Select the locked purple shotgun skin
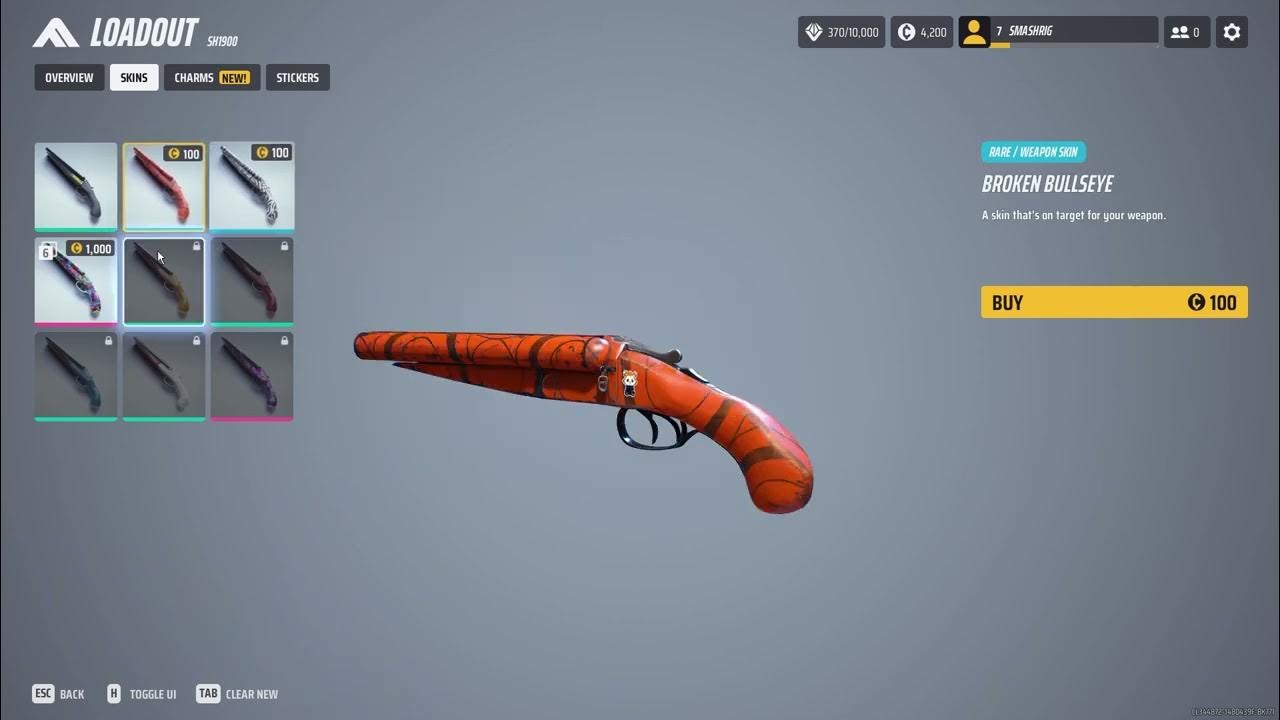The height and width of the screenshot is (720, 1280). [252, 376]
